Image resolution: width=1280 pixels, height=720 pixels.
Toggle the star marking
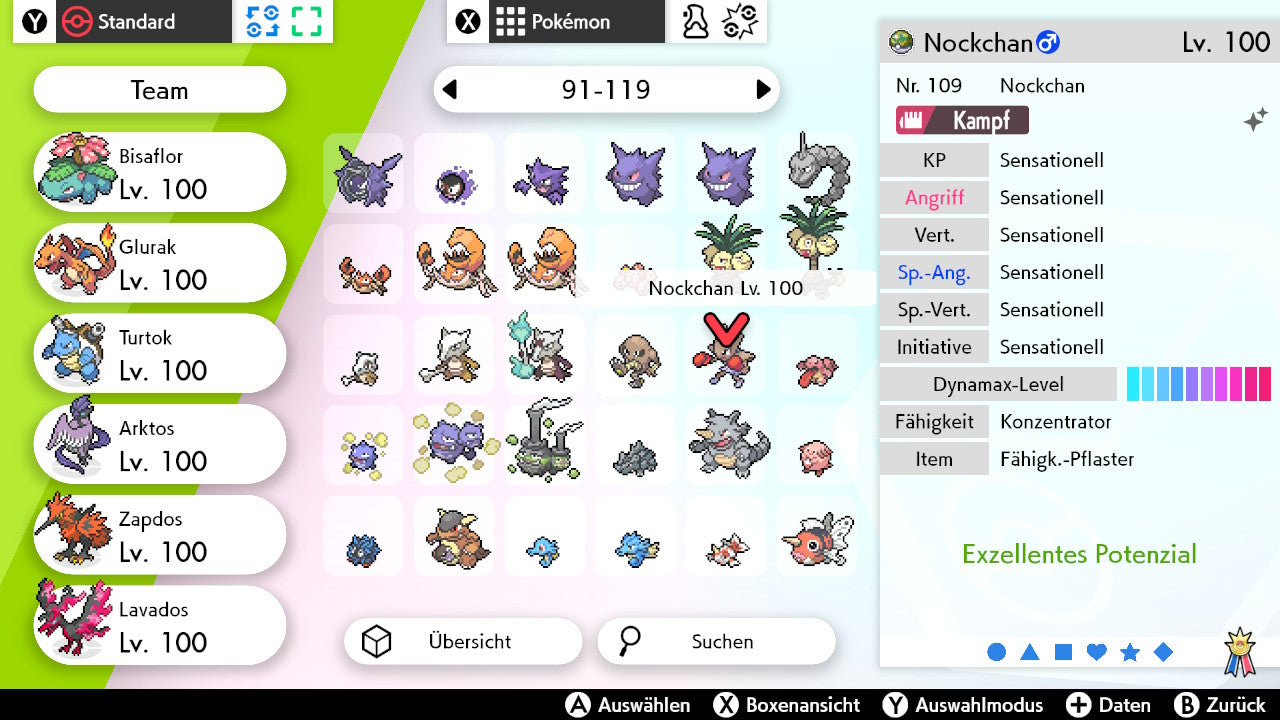tap(1130, 651)
